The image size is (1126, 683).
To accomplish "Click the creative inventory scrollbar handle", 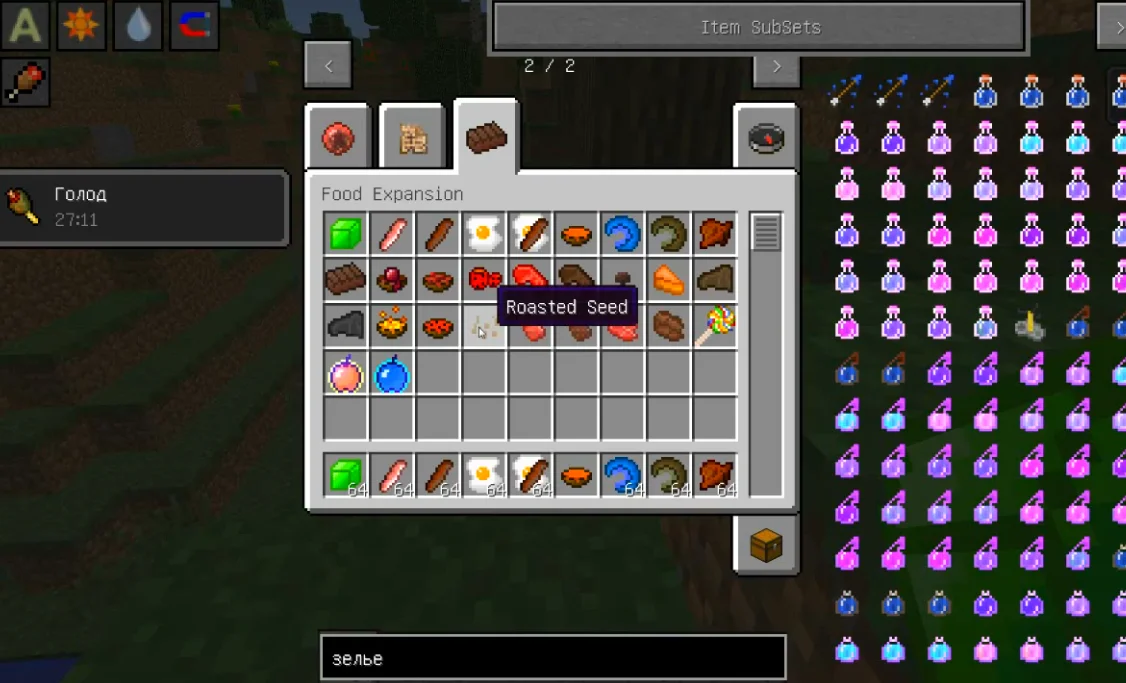I will [766, 233].
